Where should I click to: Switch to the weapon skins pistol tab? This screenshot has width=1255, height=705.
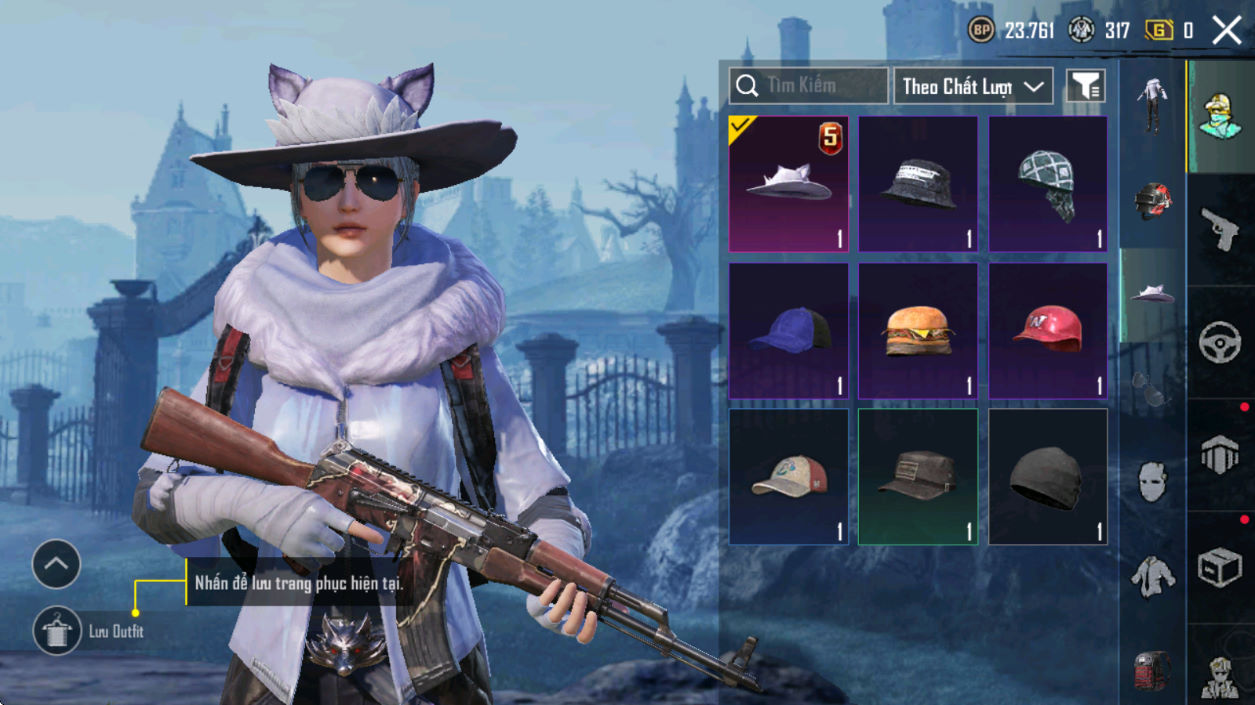pos(1220,230)
